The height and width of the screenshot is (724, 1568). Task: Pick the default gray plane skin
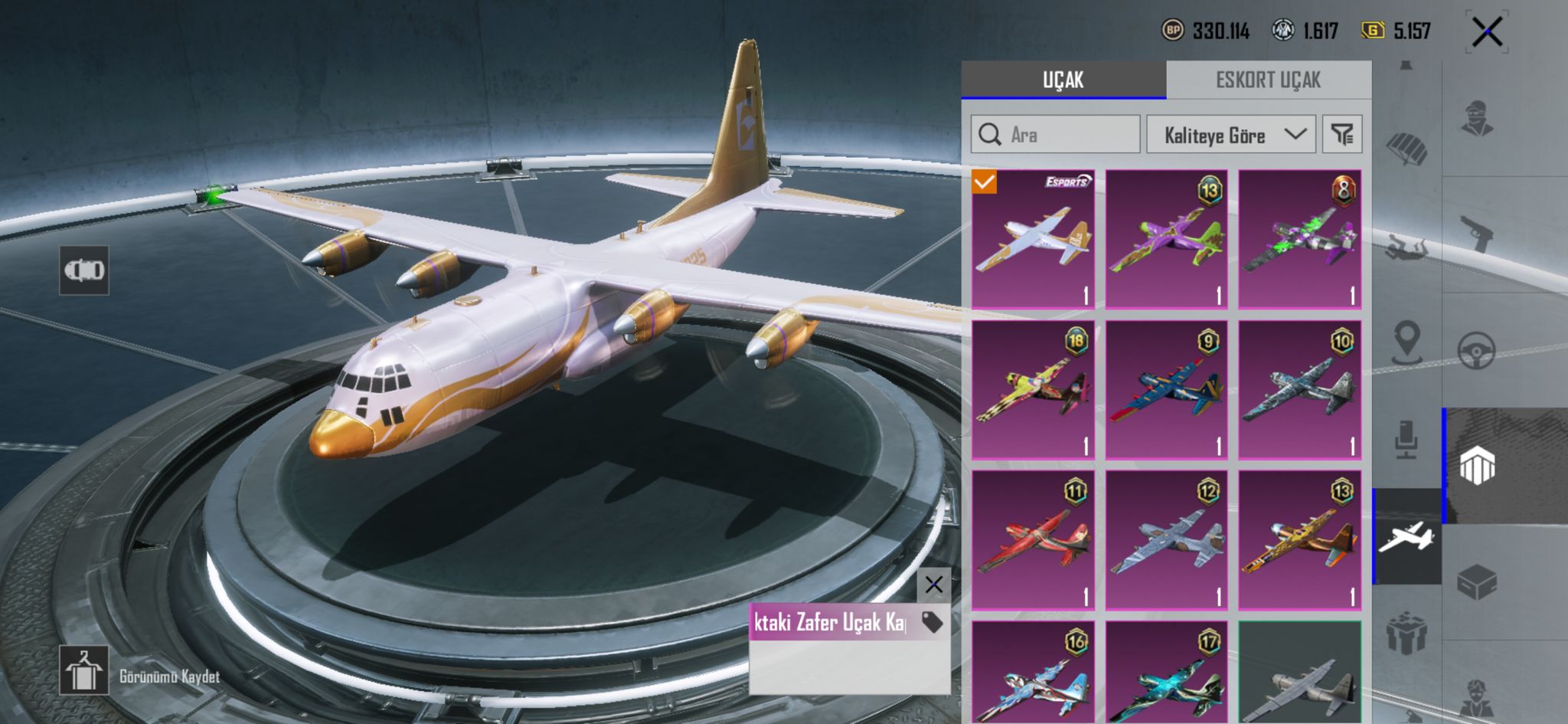pyautogui.click(x=1299, y=673)
